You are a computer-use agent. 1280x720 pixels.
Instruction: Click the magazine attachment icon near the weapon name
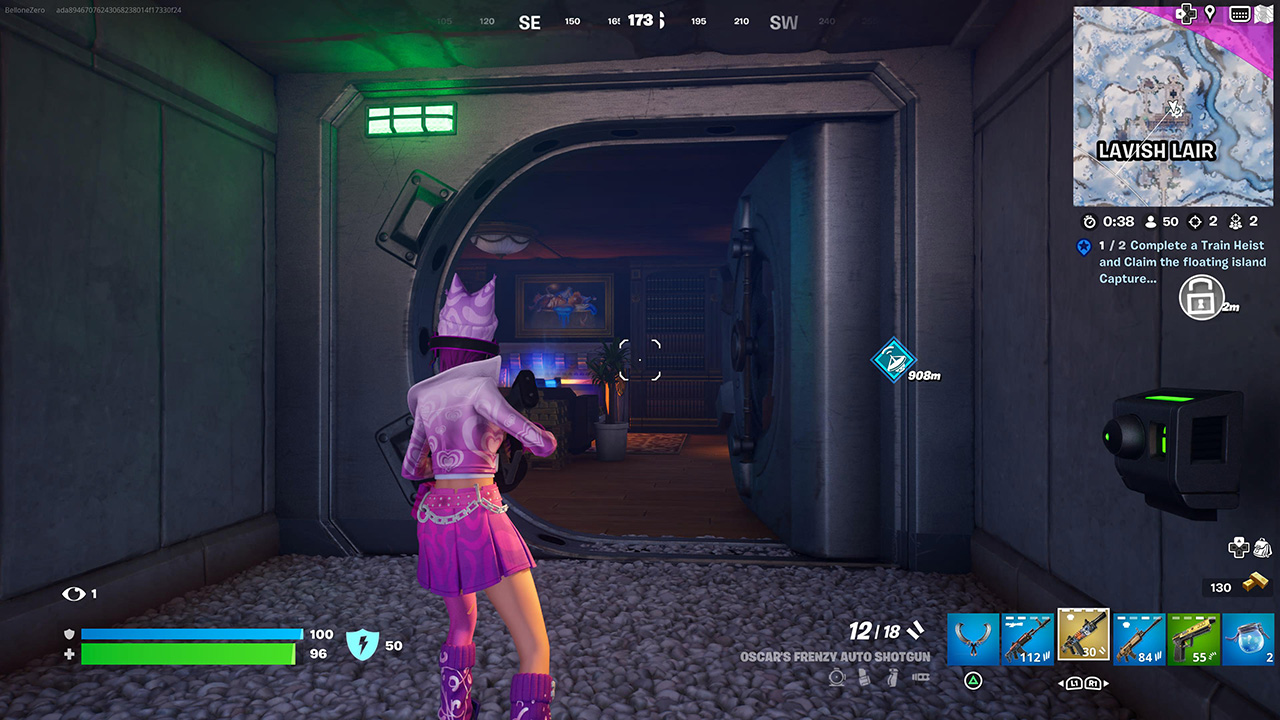tap(862, 677)
